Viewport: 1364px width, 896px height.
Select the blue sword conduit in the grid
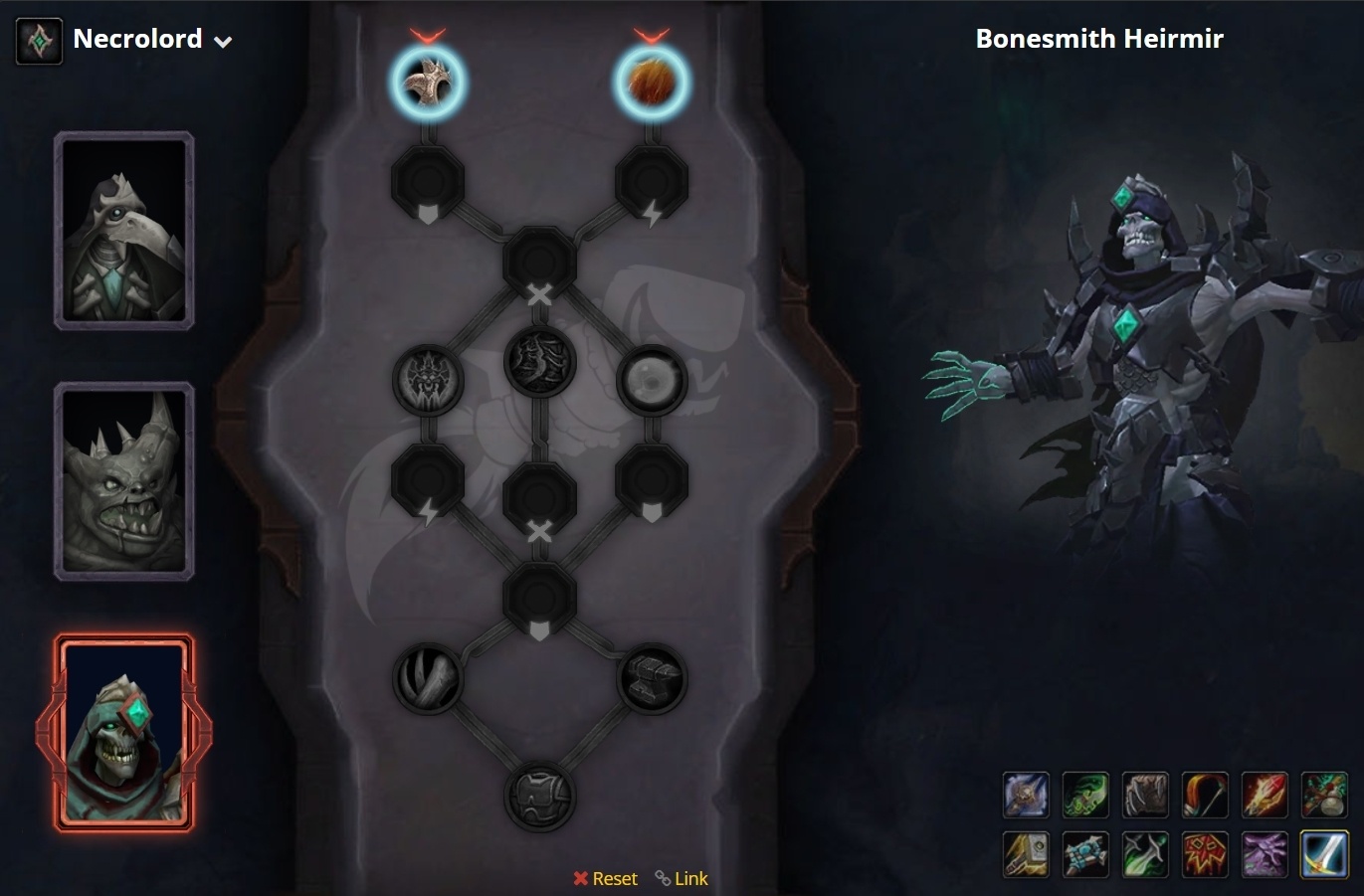(x=1324, y=854)
